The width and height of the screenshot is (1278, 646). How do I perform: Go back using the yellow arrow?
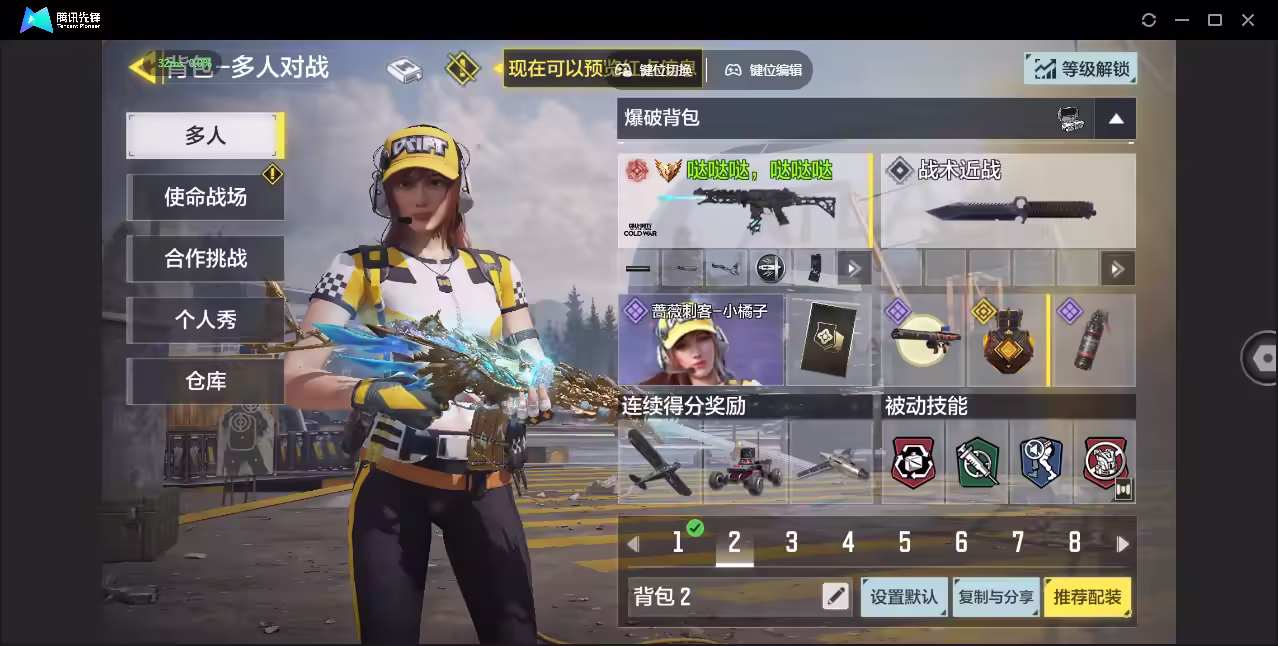(x=141, y=68)
